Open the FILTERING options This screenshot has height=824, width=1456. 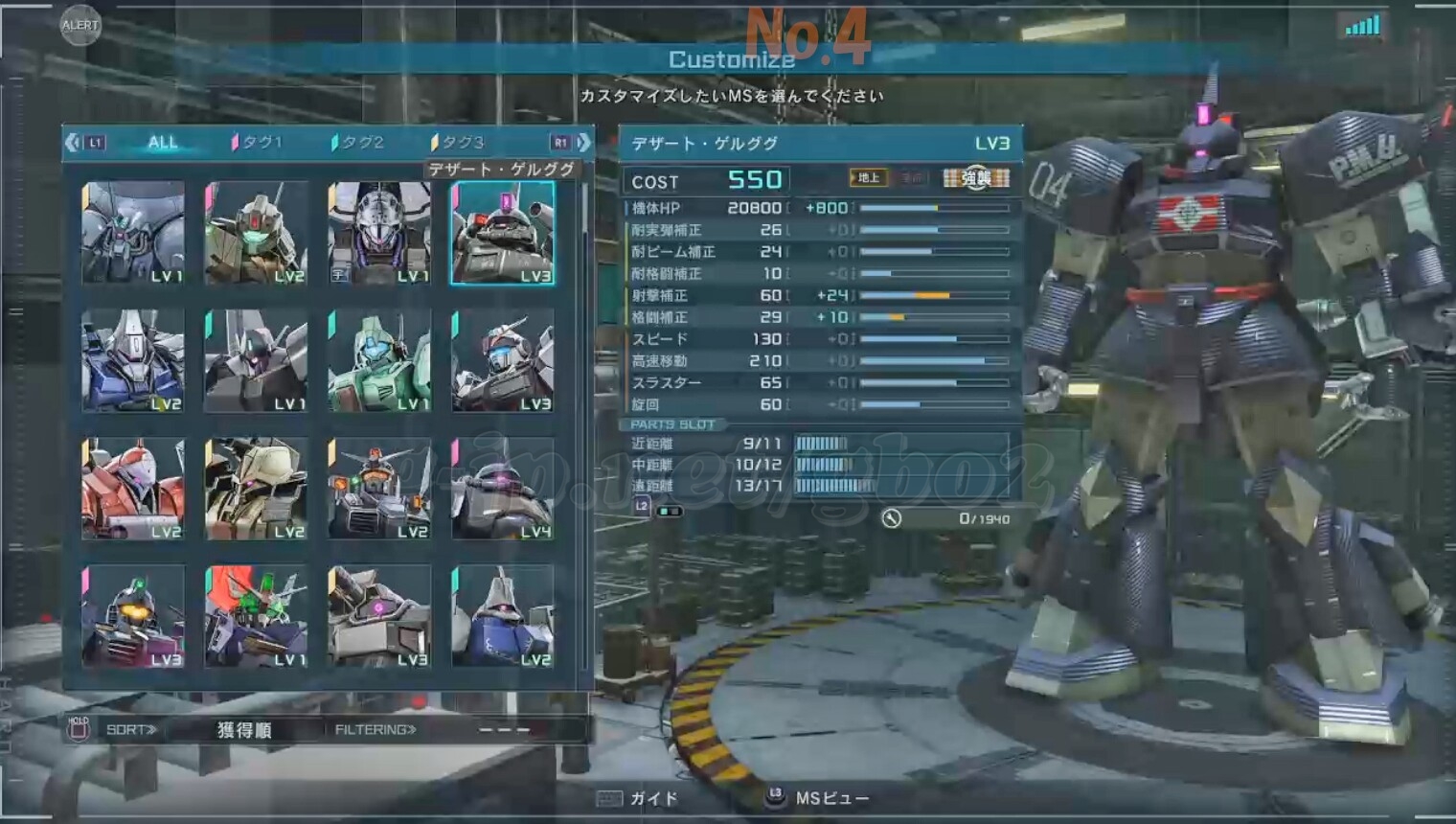375,730
